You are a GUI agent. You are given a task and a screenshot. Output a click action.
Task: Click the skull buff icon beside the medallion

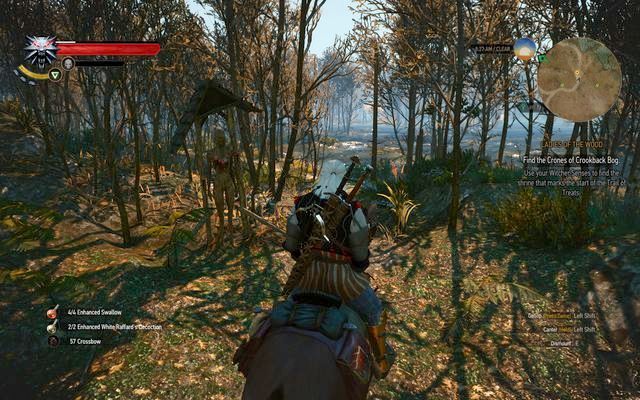point(68,63)
